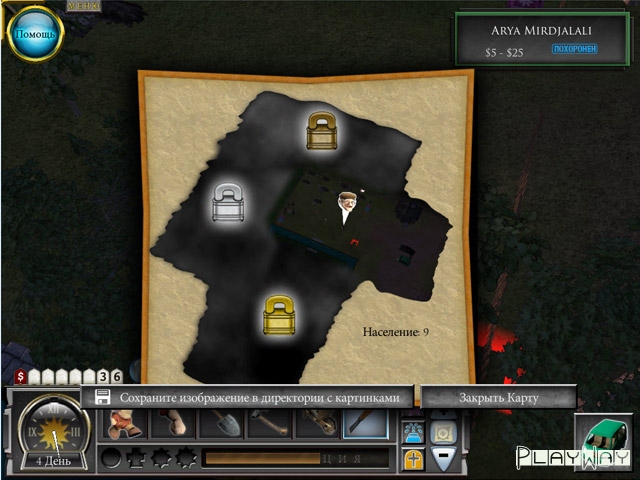Select the bottom gold padlock on map
Image resolution: width=640 pixels, height=480 pixels.
279,316
